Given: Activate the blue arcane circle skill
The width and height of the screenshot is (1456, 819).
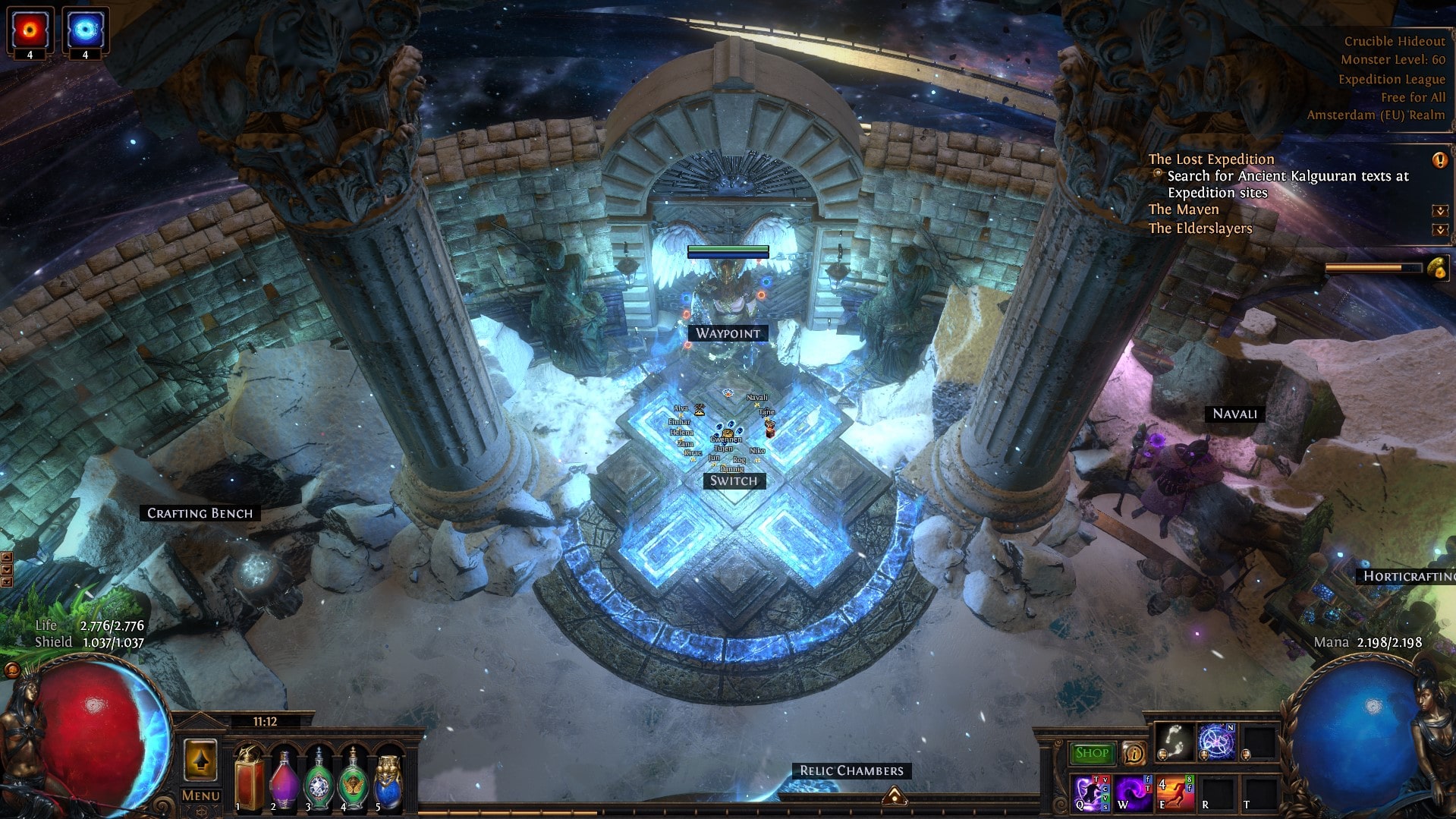Looking at the screenshot, I should pyautogui.click(x=1216, y=741).
